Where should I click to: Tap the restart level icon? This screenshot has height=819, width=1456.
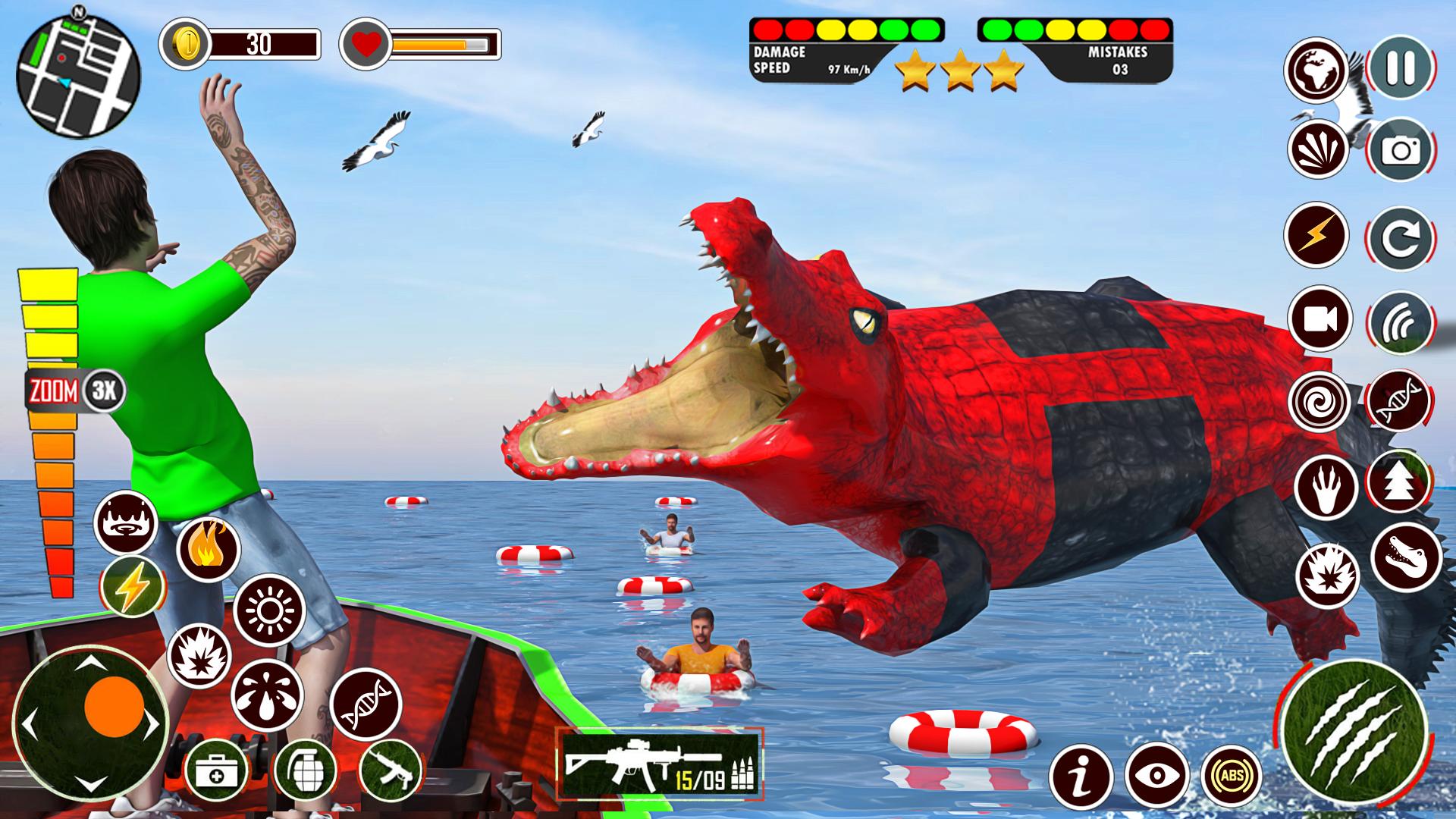point(1399,235)
